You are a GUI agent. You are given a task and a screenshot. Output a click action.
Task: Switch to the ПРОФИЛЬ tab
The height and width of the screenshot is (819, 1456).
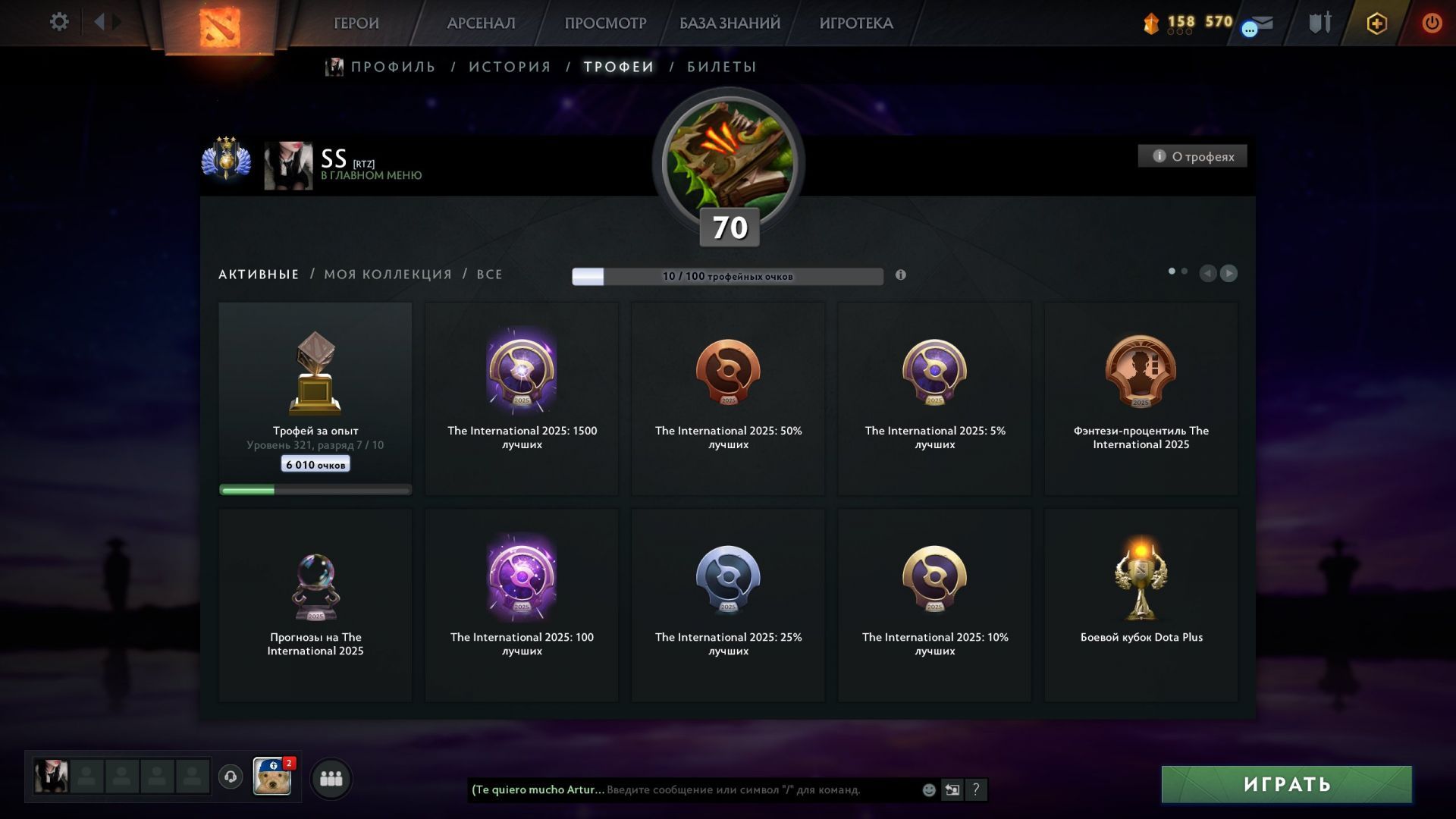pyautogui.click(x=392, y=67)
